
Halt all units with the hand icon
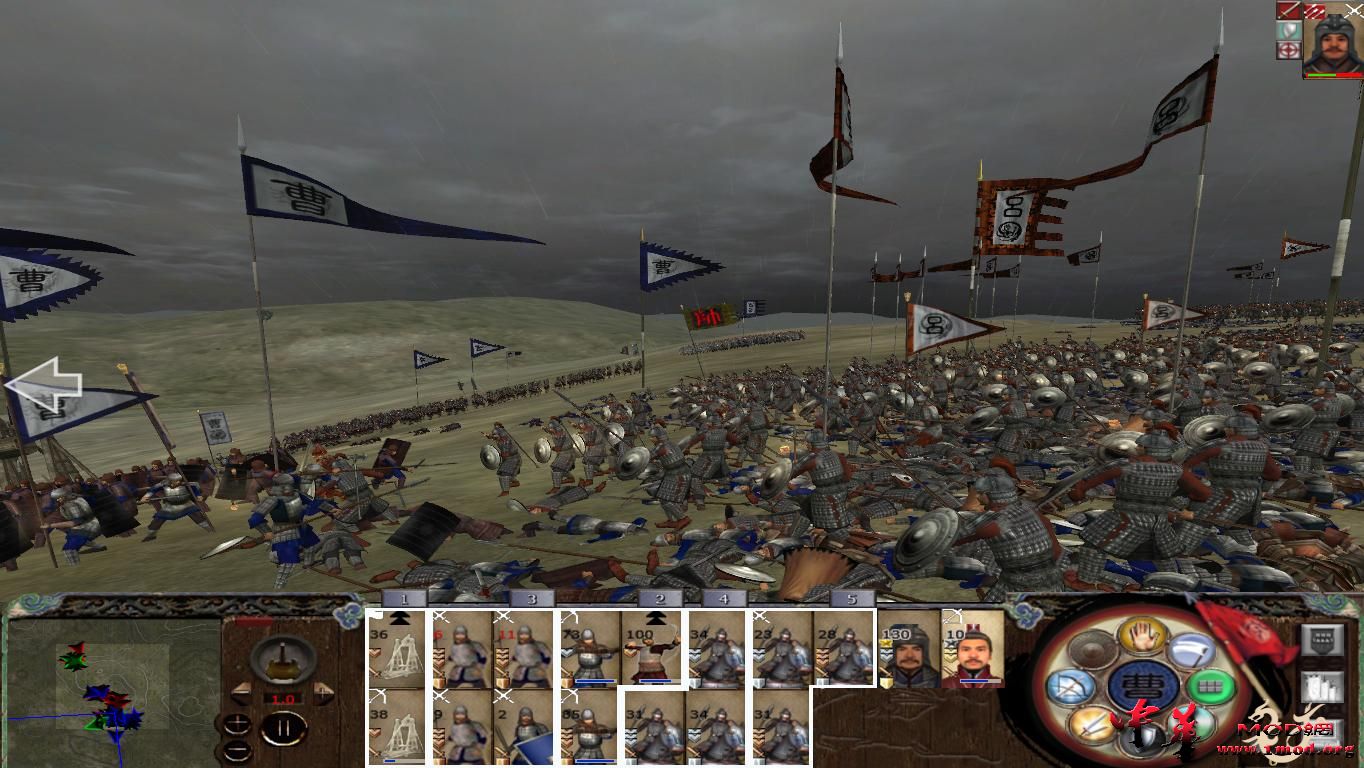point(1142,637)
